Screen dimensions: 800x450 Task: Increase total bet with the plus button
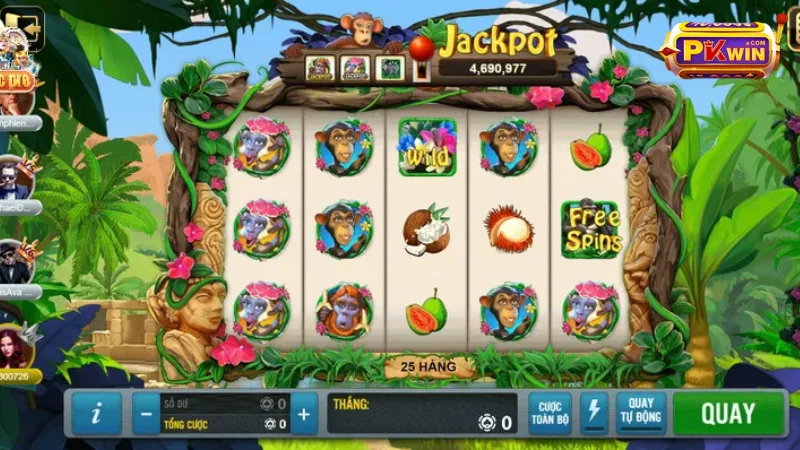(304, 414)
